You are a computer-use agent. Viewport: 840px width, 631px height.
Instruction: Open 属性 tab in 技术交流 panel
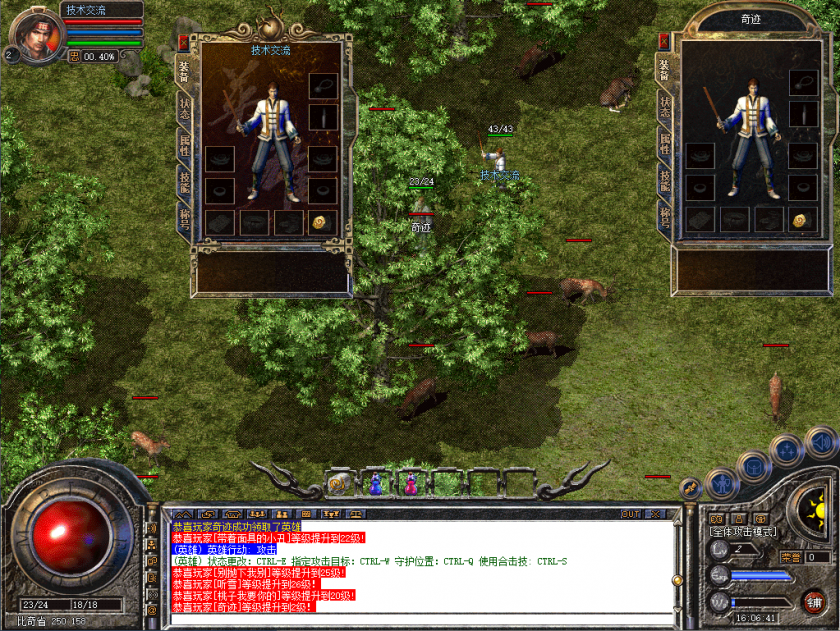point(184,145)
